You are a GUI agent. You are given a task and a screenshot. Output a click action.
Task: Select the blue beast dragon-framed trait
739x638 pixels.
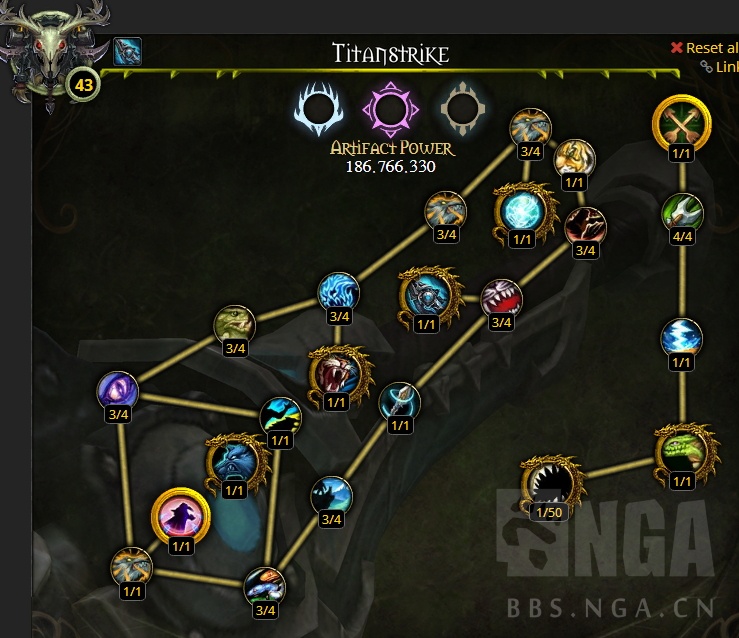click(234, 461)
